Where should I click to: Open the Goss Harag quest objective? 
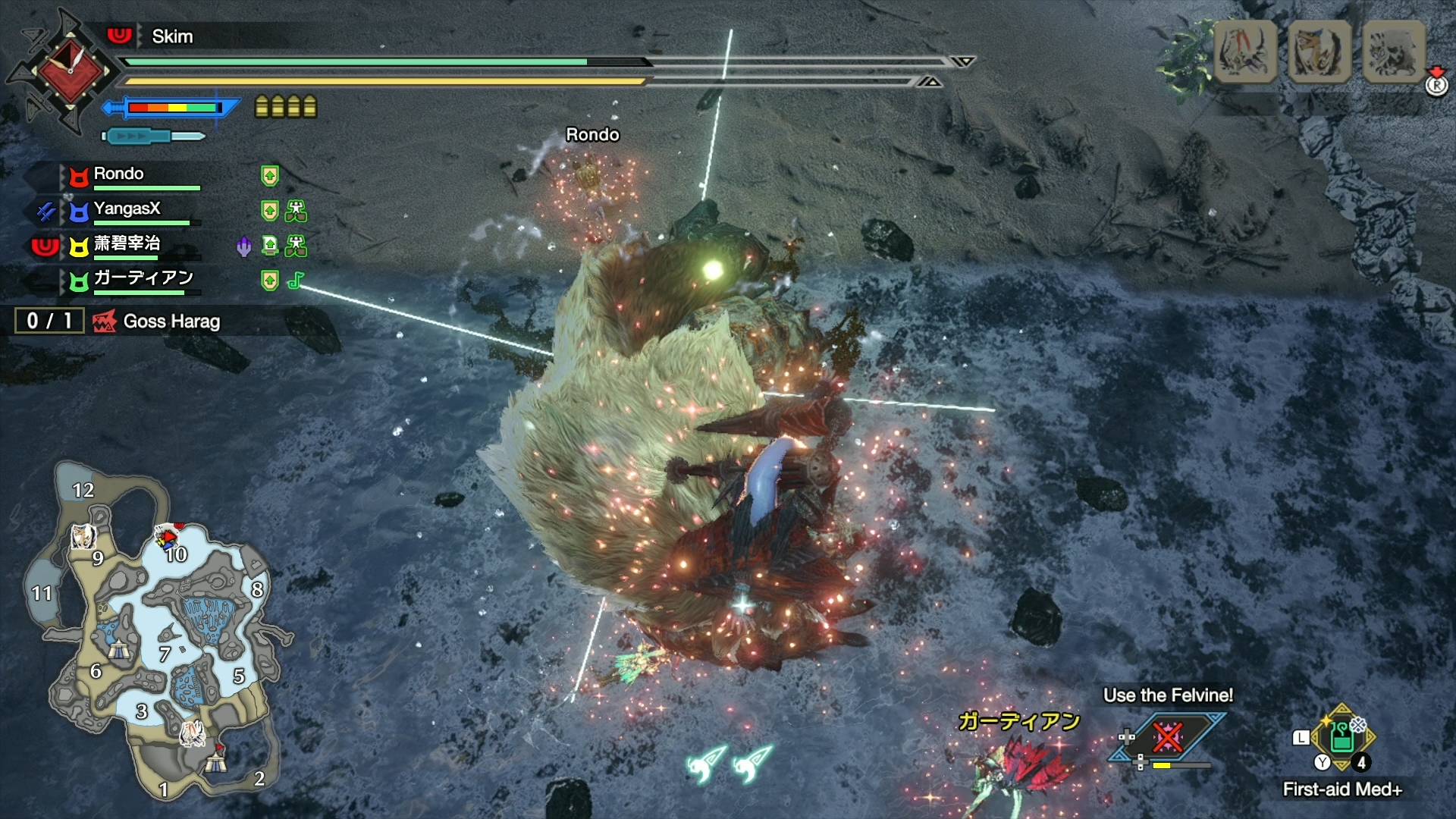tap(171, 322)
